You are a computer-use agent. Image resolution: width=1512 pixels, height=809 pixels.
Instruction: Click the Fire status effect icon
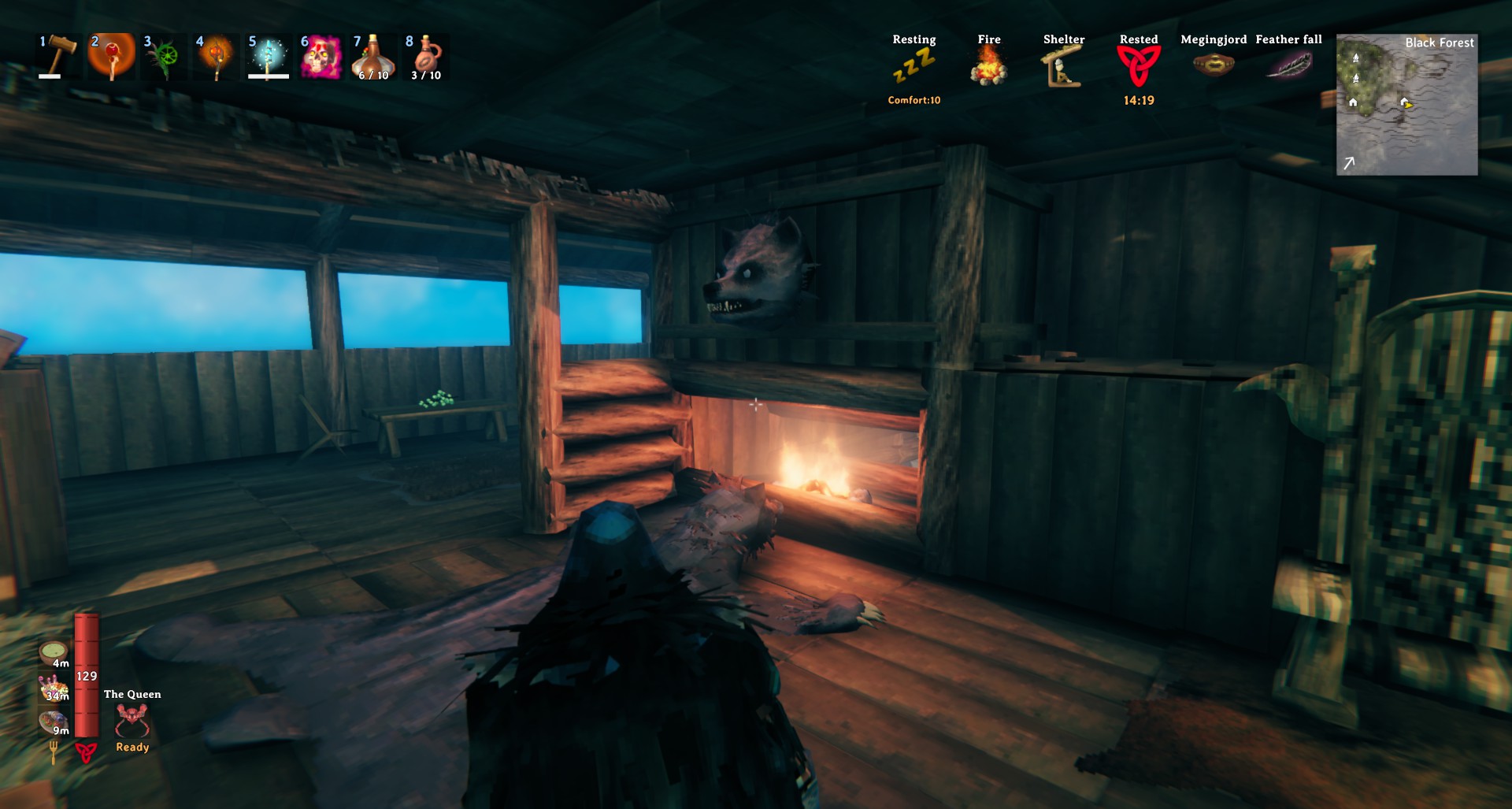(988, 65)
